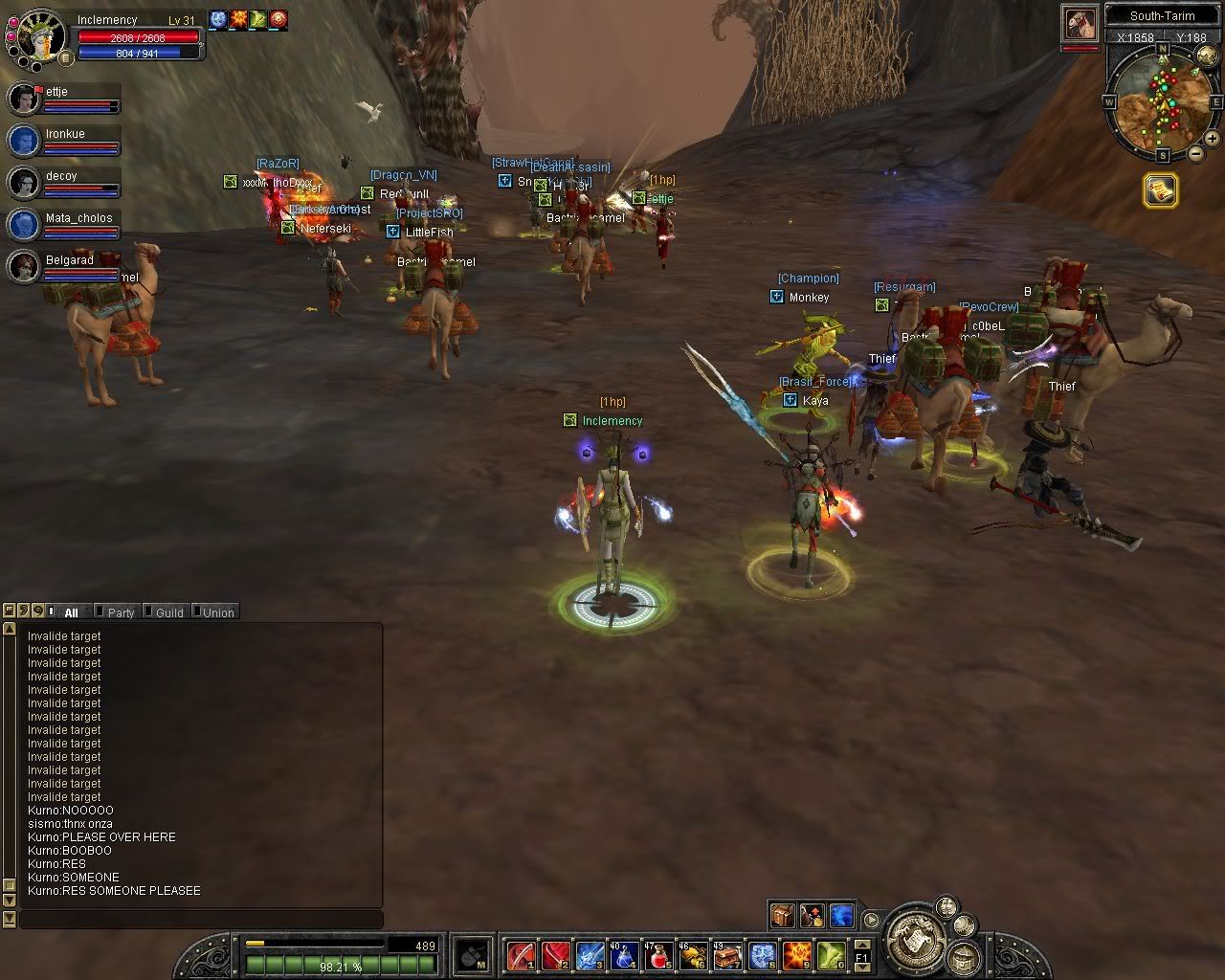The image size is (1225, 980).
Task: Switch to the Party chat tab
Action: tap(120, 612)
